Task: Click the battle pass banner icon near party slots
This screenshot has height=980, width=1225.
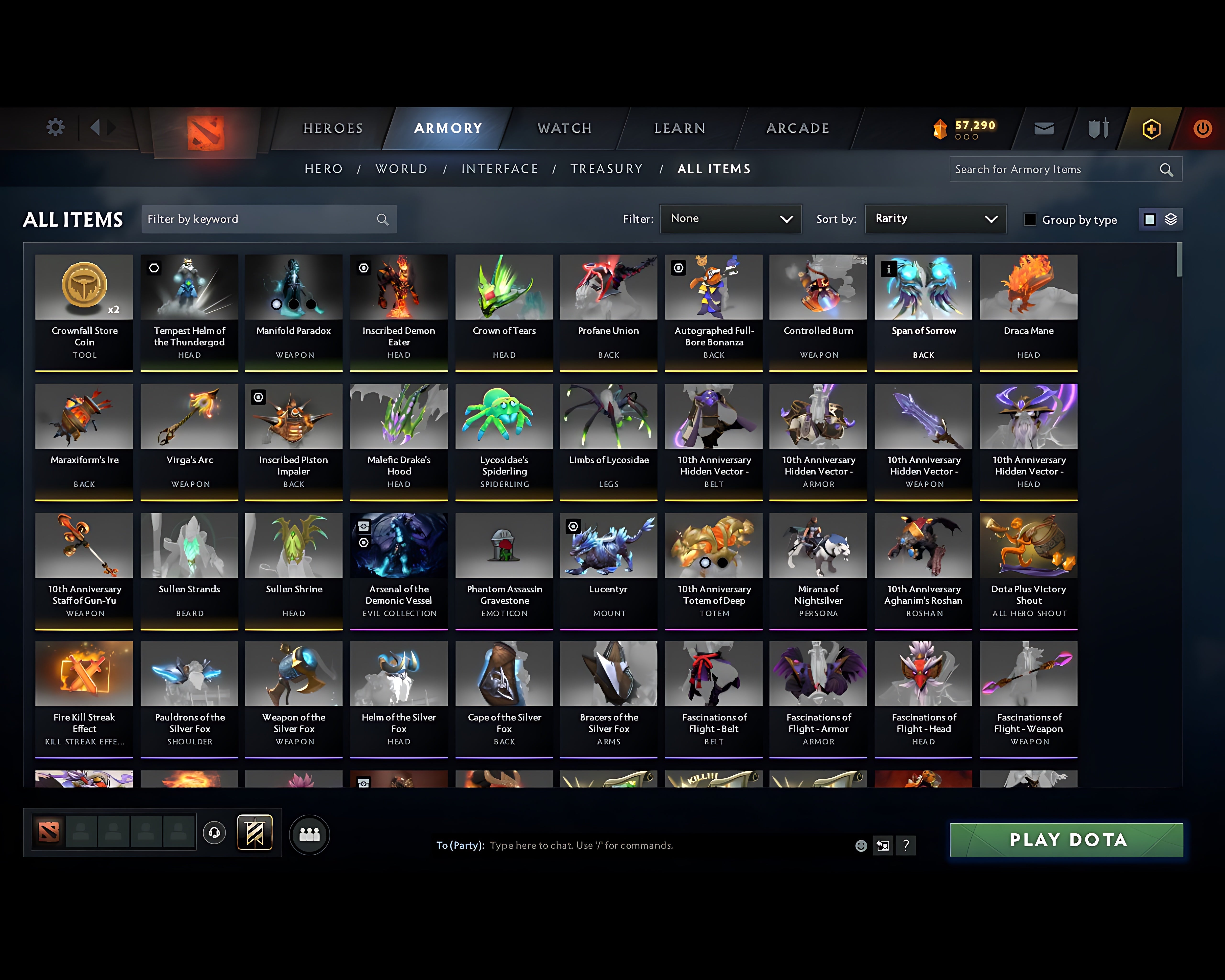Action: pyautogui.click(x=255, y=833)
